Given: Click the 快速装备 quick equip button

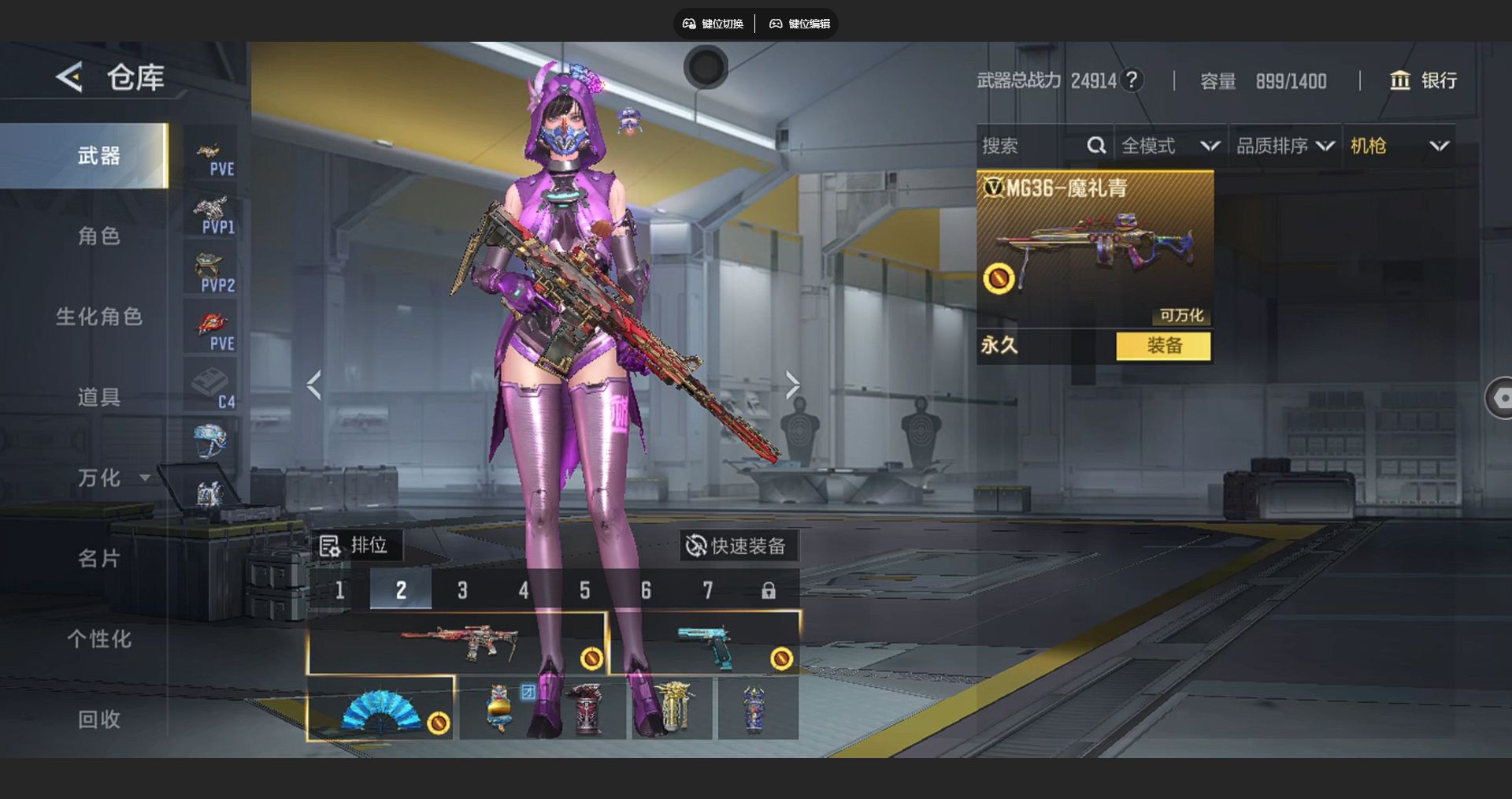Looking at the screenshot, I should pyautogui.click(x=736, y=546).
